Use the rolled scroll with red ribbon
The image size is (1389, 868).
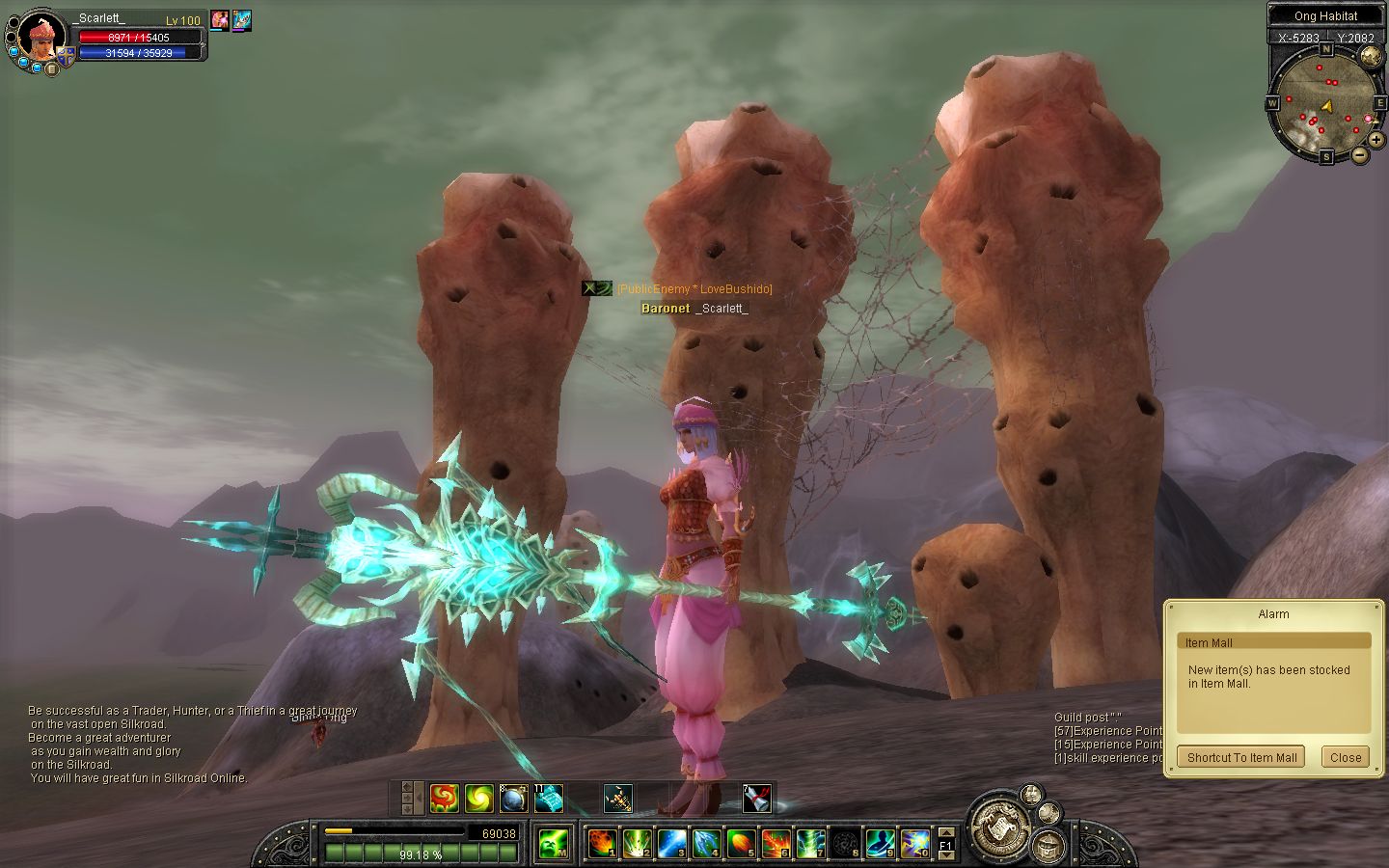[756, 798]
